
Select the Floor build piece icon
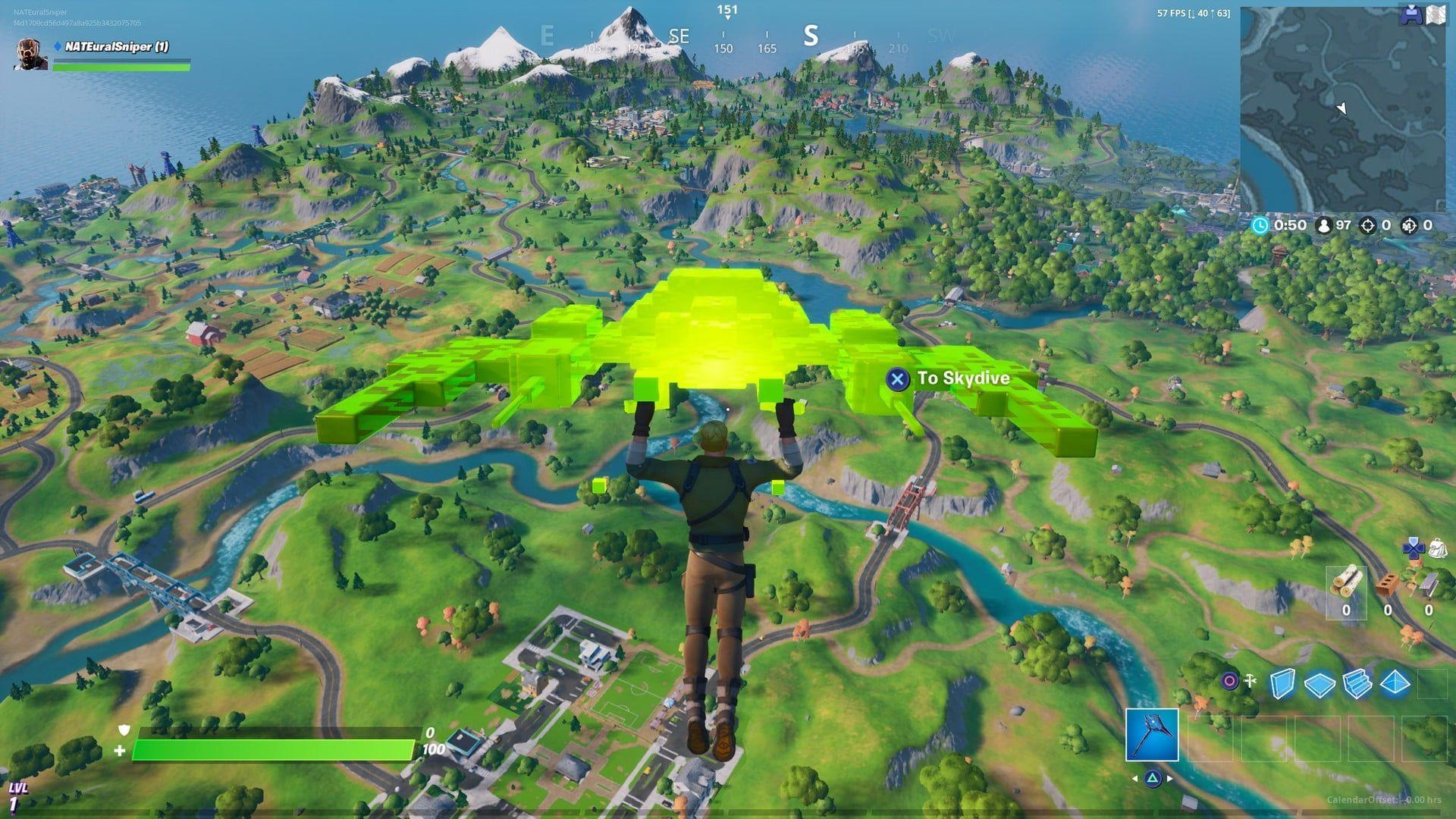pyautogui.click(x=1321, y=682)
